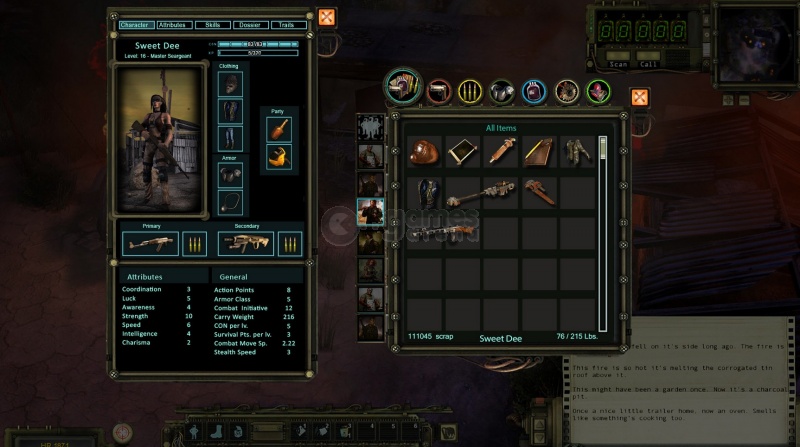
Task: Click the radio Scan button
Action: tap(619, 64)
